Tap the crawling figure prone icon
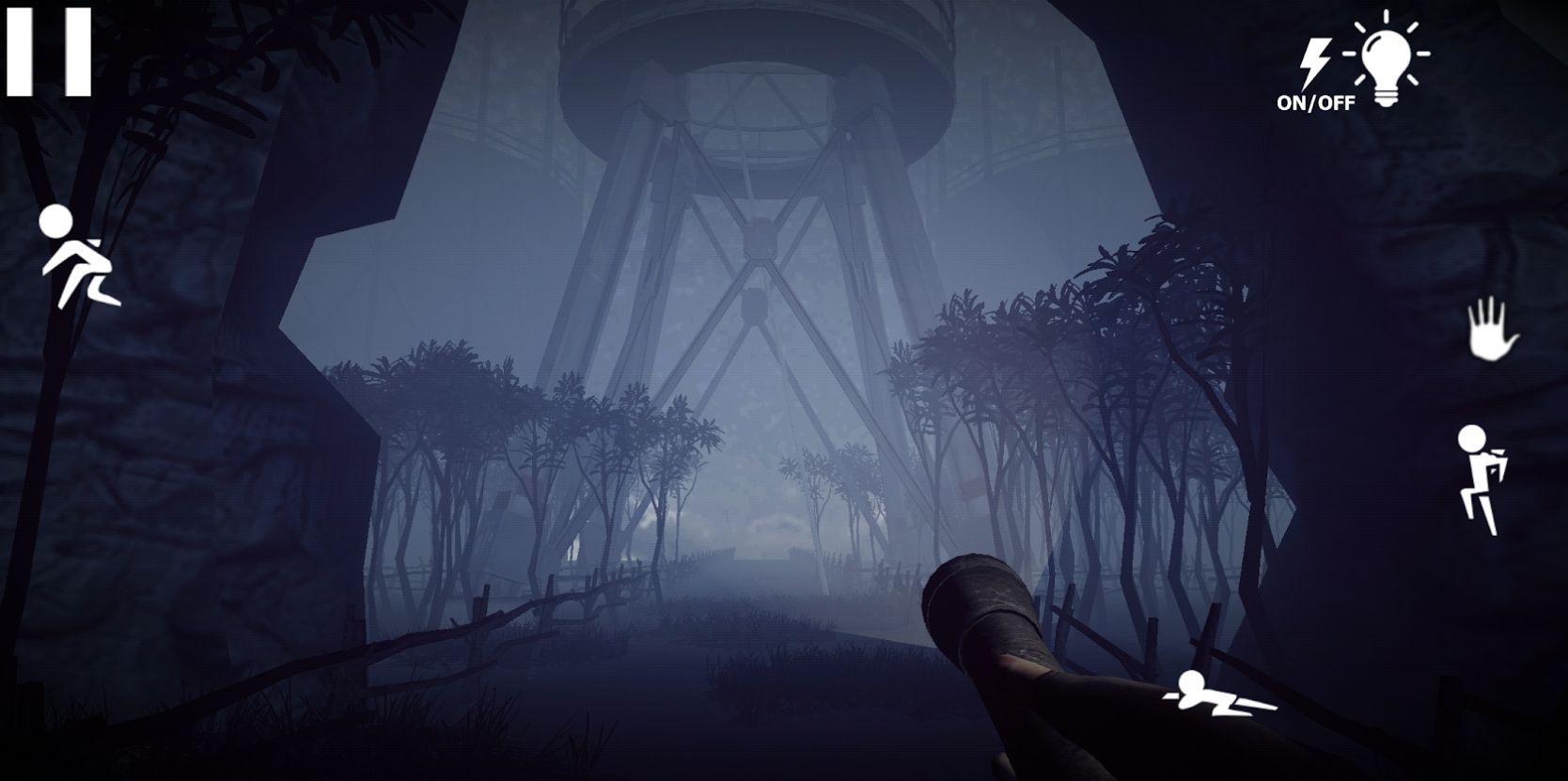 click(x=1216, y=695)
